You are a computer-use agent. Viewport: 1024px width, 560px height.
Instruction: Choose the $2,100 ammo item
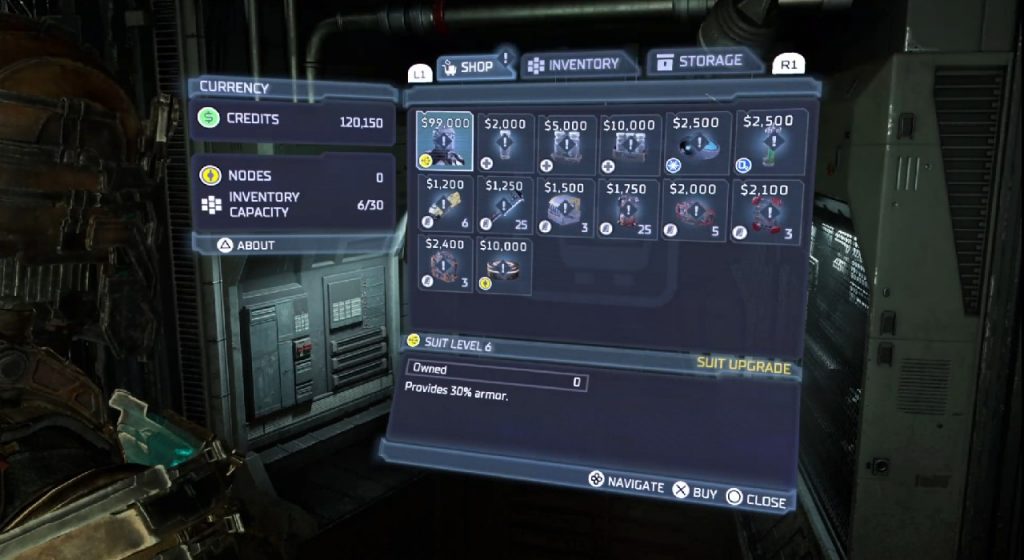tap(768, 208)
